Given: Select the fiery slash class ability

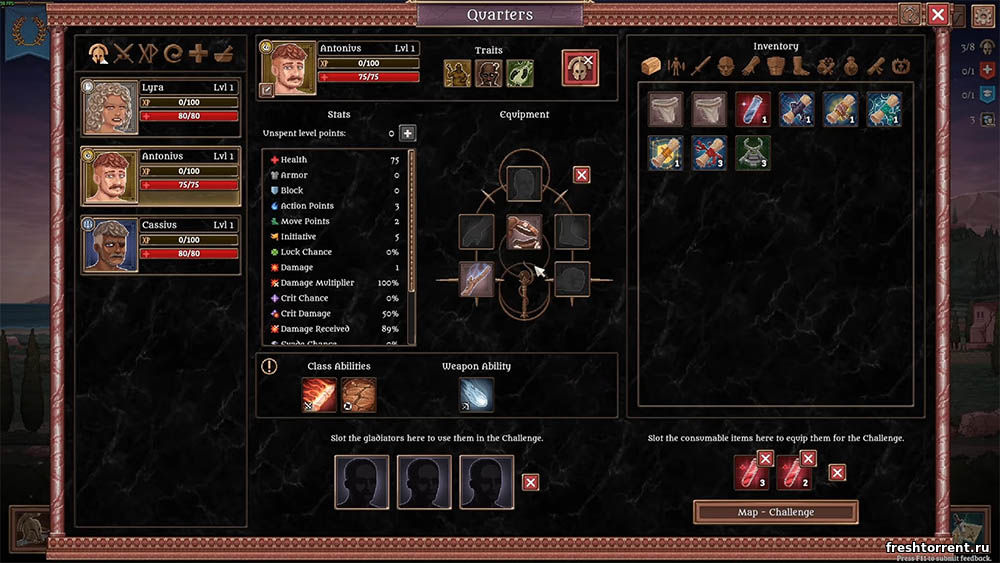Looking at the screenshot, I should 320,394.
